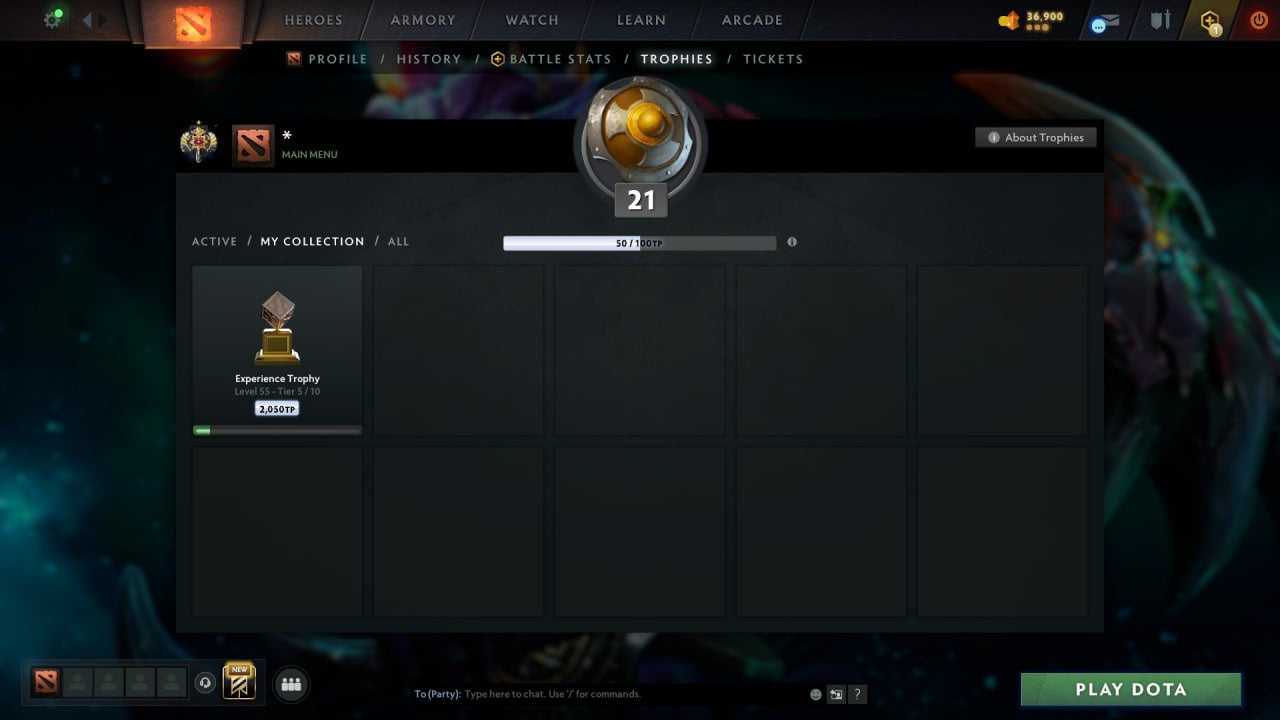Click the power off icon in the corner
Viewport: 1280px width, 720px height.
1258,20
